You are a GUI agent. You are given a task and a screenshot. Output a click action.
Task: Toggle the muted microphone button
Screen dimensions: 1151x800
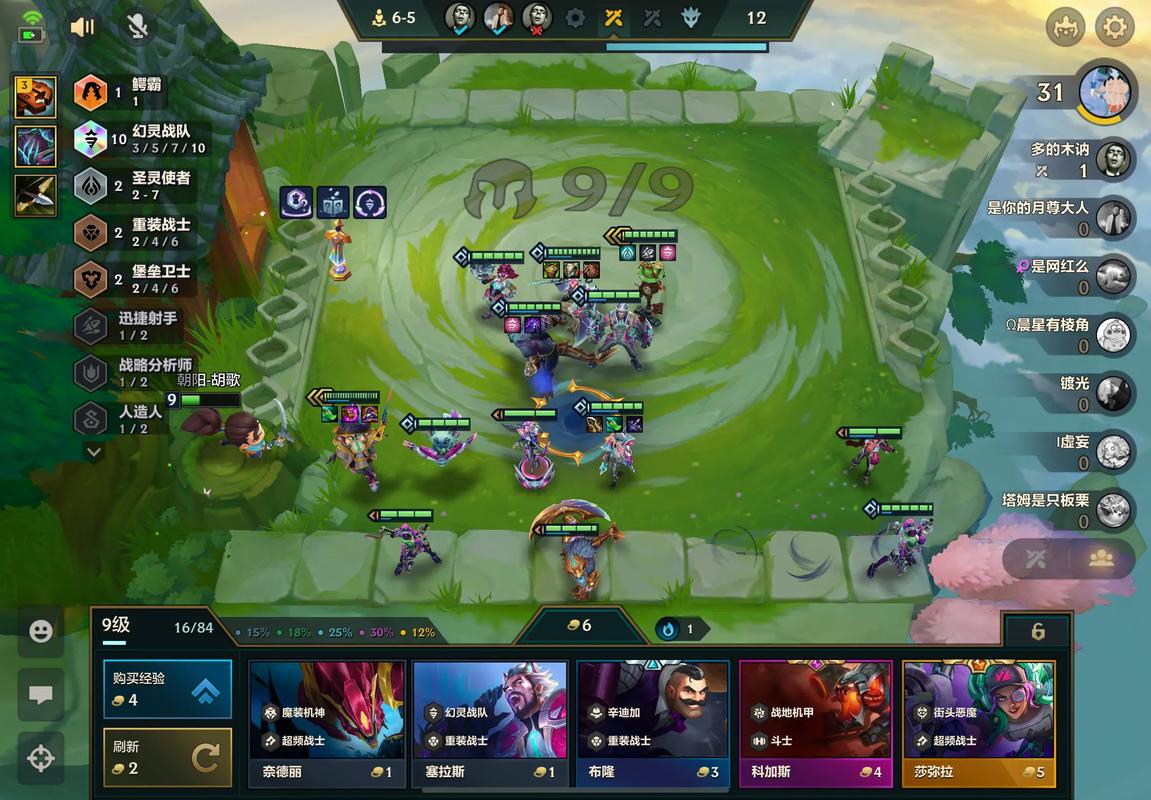click(138, 27)
